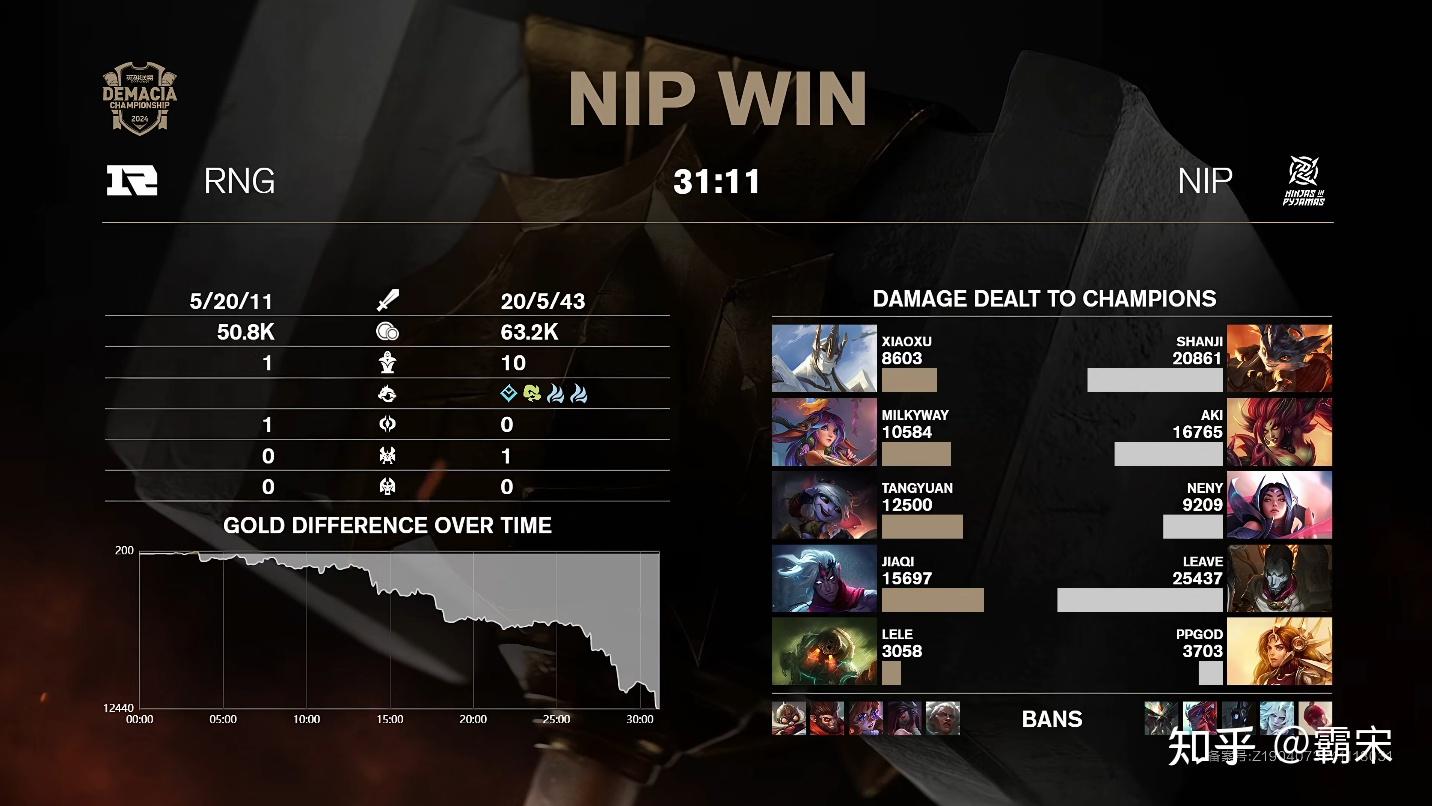Click NENY's champion portrait
This screenshot has height=806, width=1432.
(x=1279, y=505)
